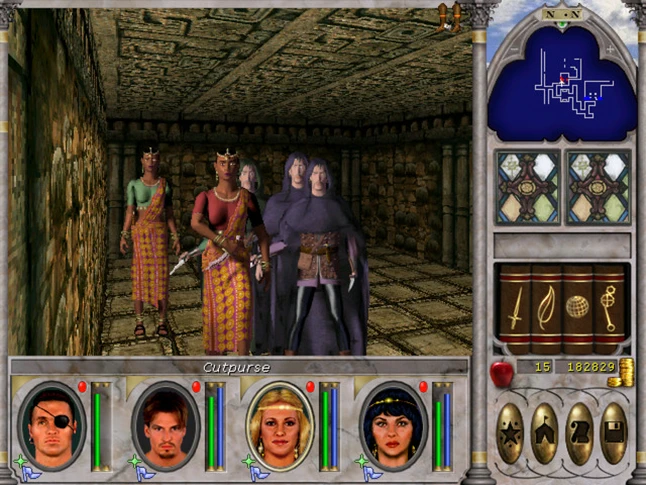This screenshot has width=646, height=485.
Task: Open the floppy disk game options
Action: [613, 433]
